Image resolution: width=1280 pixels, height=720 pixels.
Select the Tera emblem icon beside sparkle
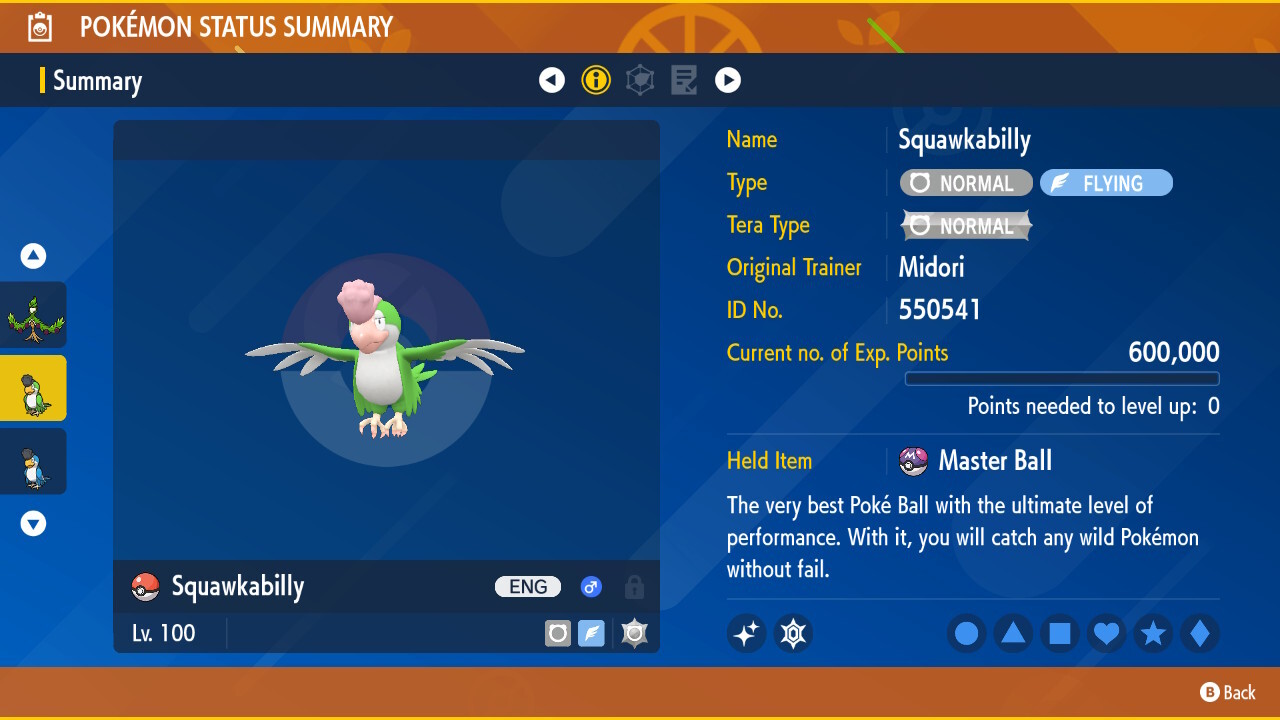tap(793, 633)
